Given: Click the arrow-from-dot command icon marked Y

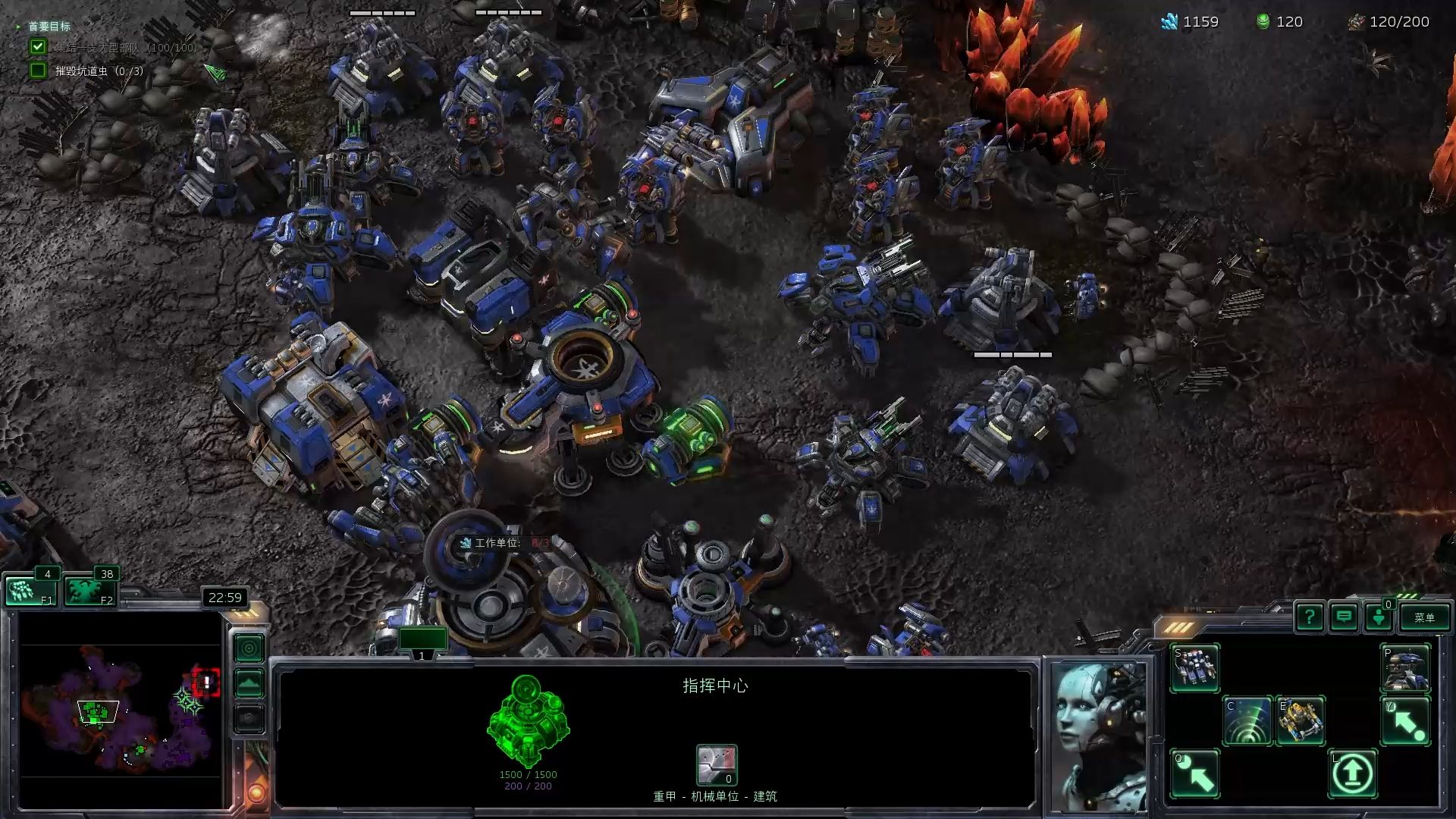Looking at the screenshot, I should pos(1405,720).
